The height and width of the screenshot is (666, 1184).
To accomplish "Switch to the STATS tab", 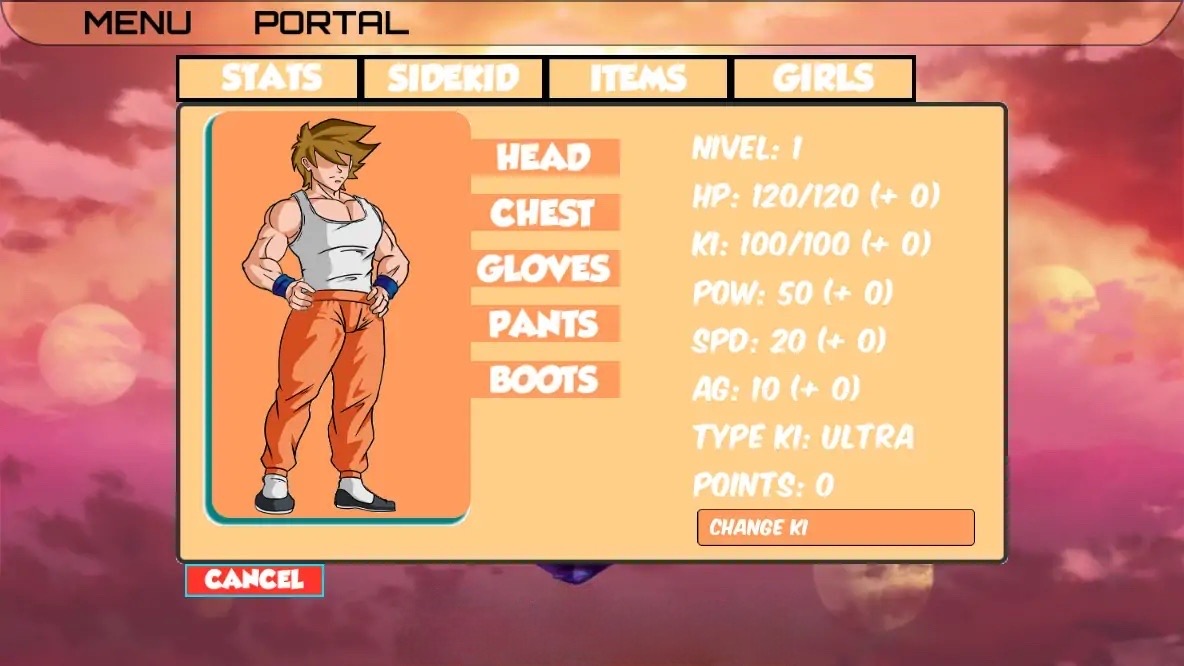I will 268,78.
